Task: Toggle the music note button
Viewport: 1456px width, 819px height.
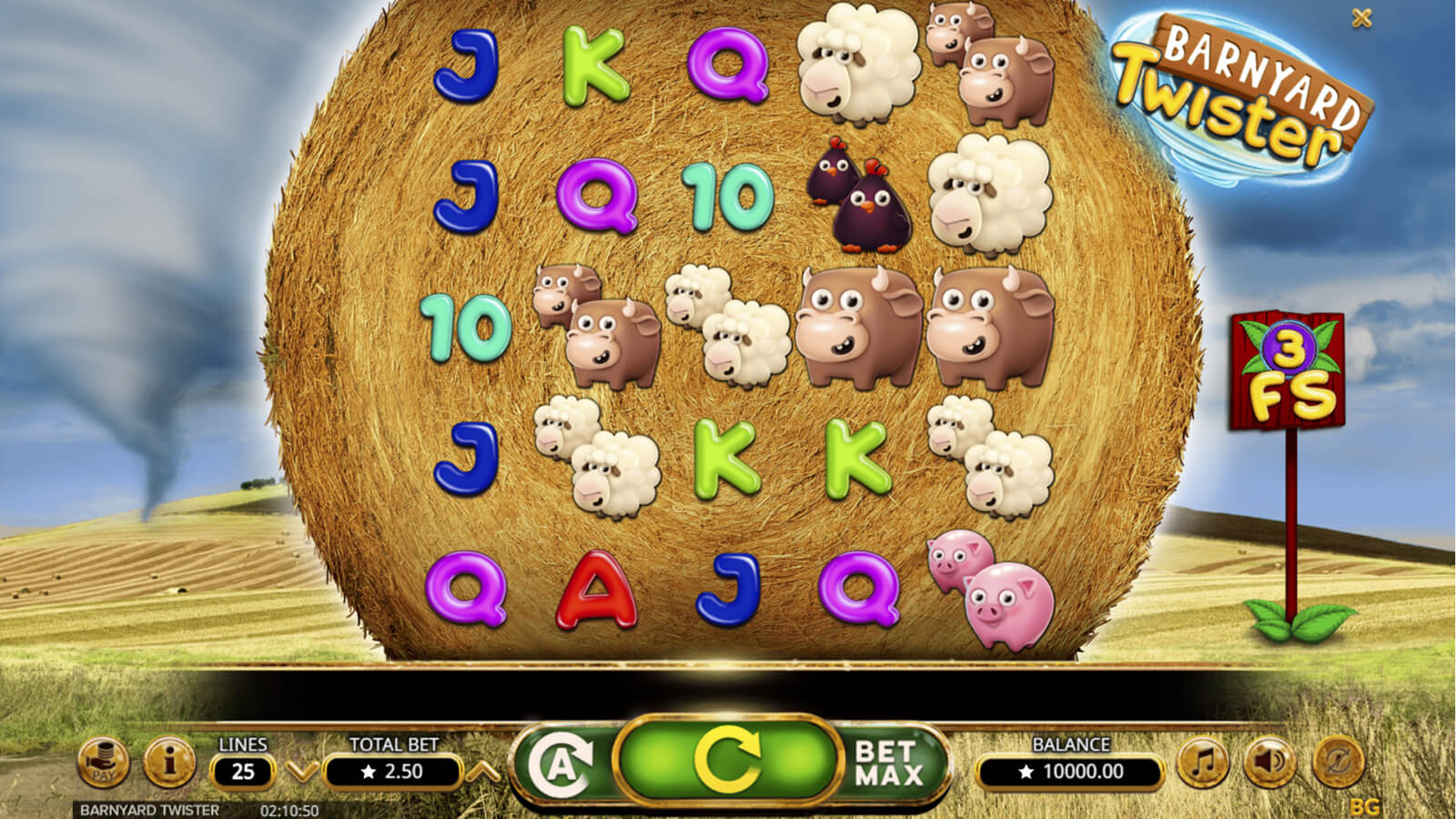Action: (1203, 763)
